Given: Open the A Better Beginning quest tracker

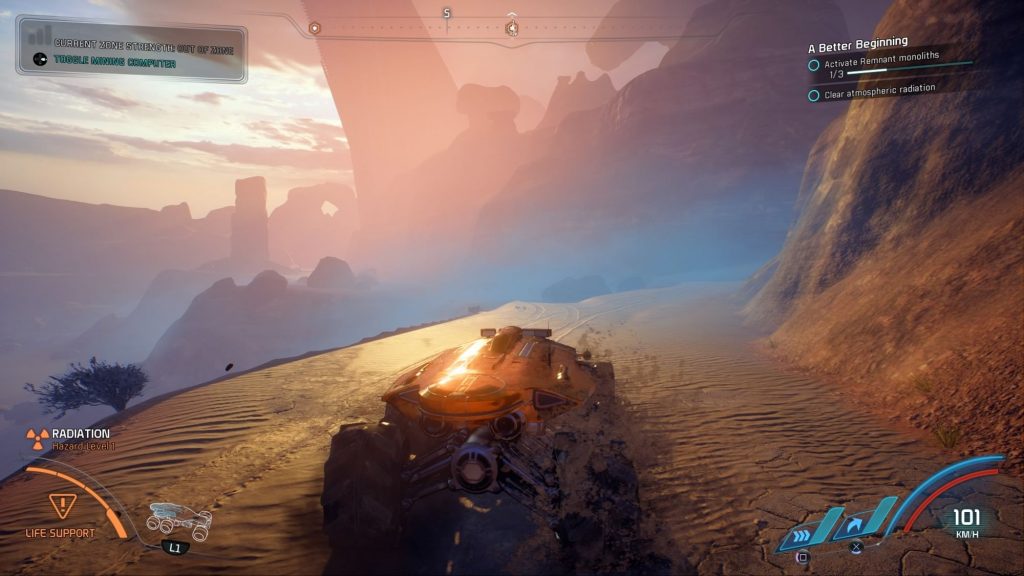Looking at the screenshot, I should pyautogui.click(x=859, y=42).
